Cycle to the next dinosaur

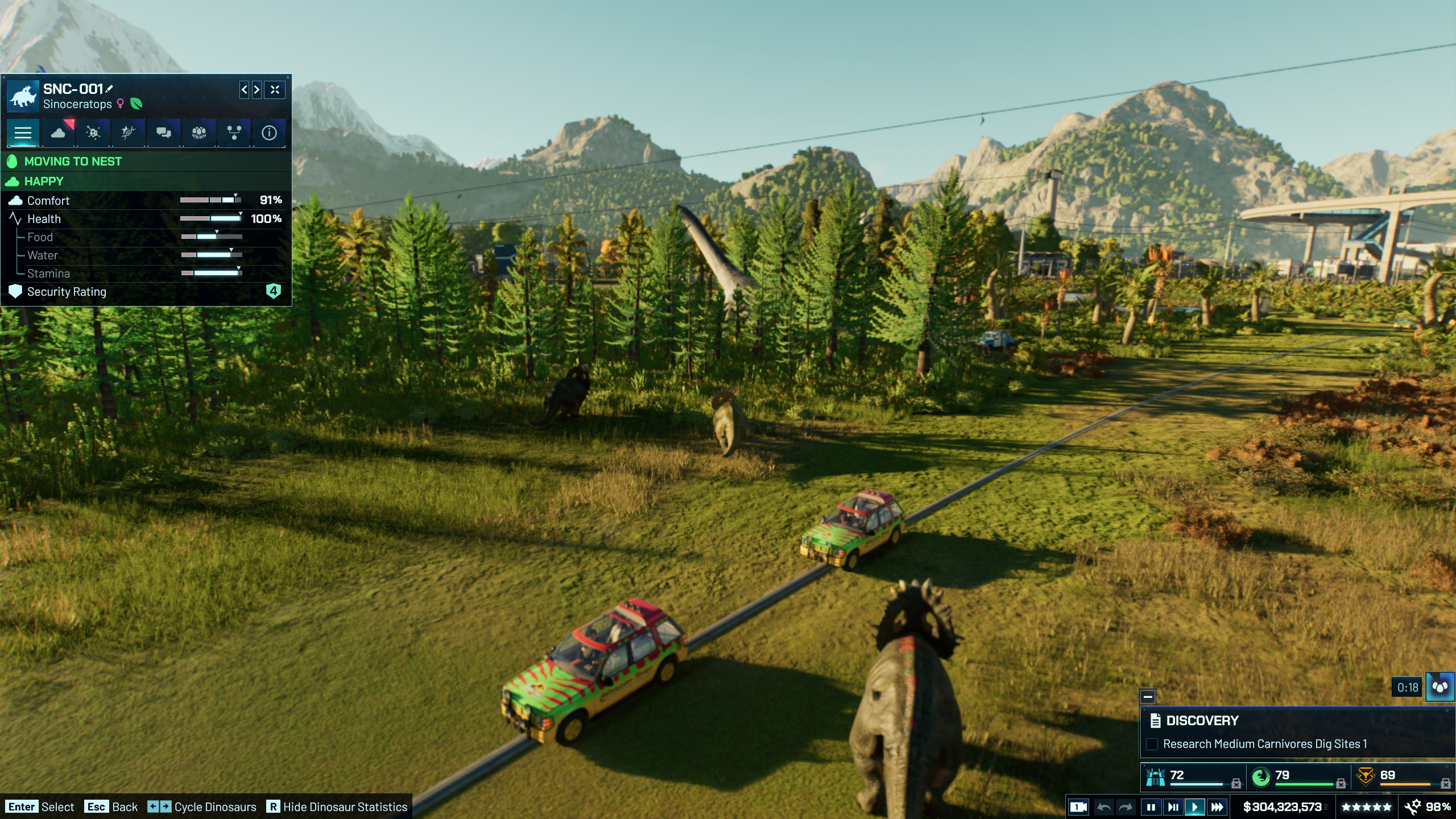[257, 89]
